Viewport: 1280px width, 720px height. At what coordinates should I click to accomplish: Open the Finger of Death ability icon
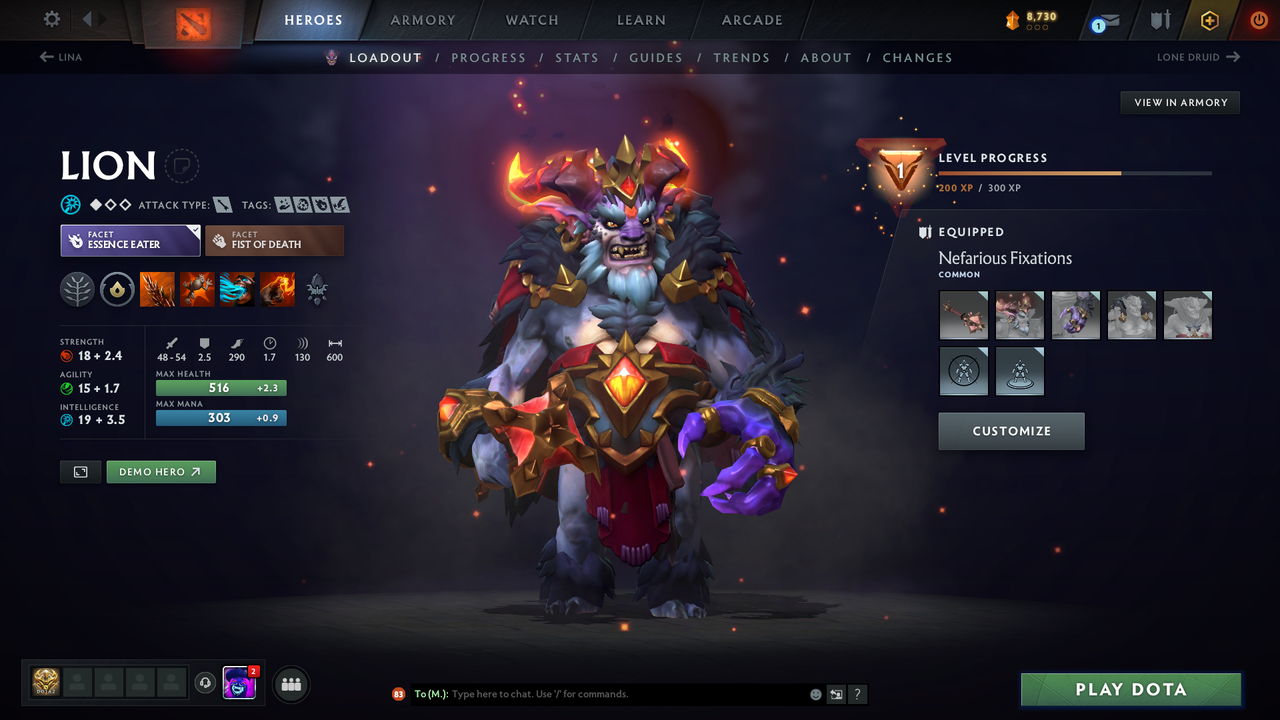click(x=277, y=289)
